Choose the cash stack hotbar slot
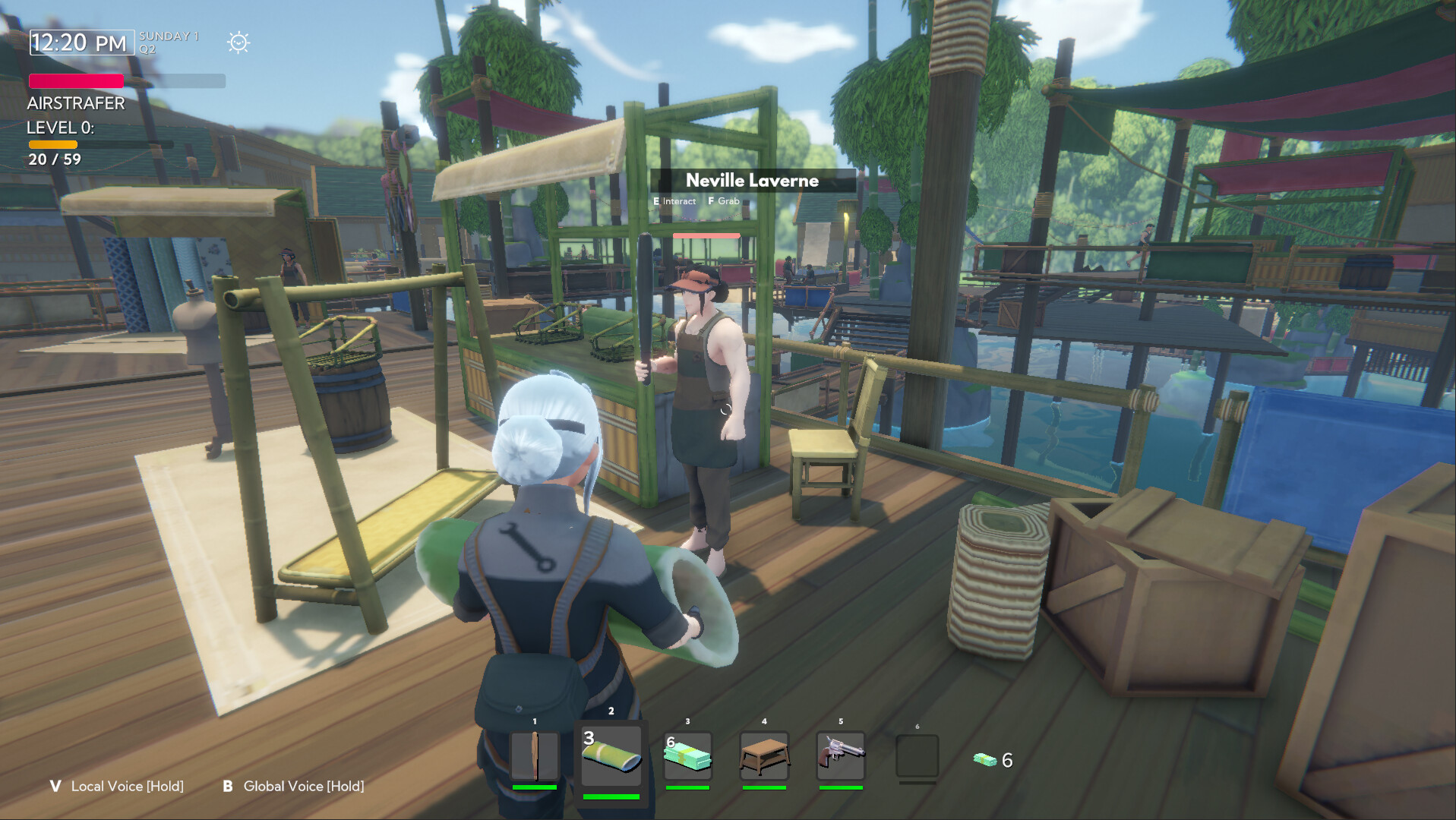This screenshot has width=1456, height=820. tap(687, 756)
